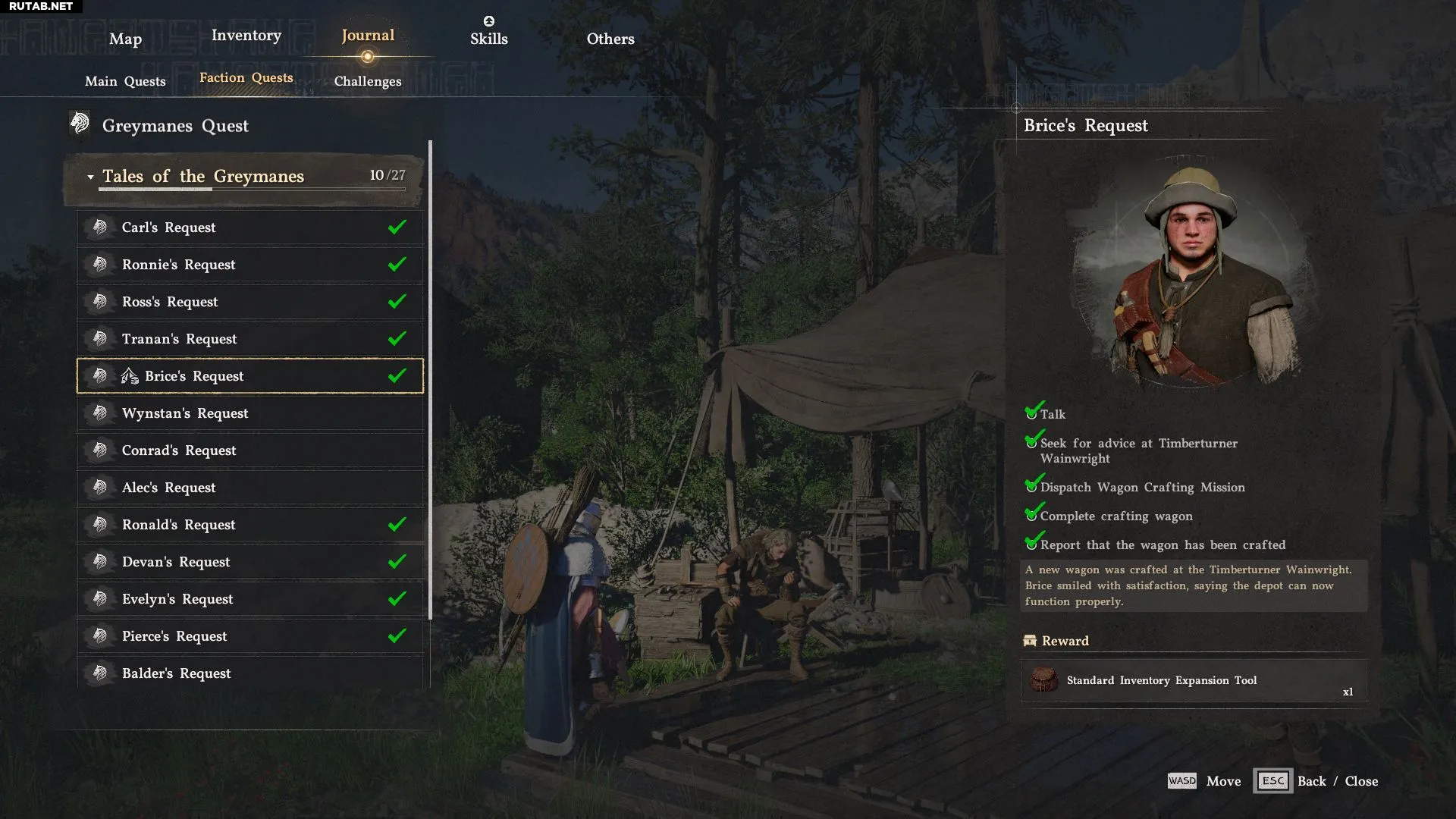Select Balder's Request quest
Image resolution: width=1456 pixels, height=819 pixels.
249,673
